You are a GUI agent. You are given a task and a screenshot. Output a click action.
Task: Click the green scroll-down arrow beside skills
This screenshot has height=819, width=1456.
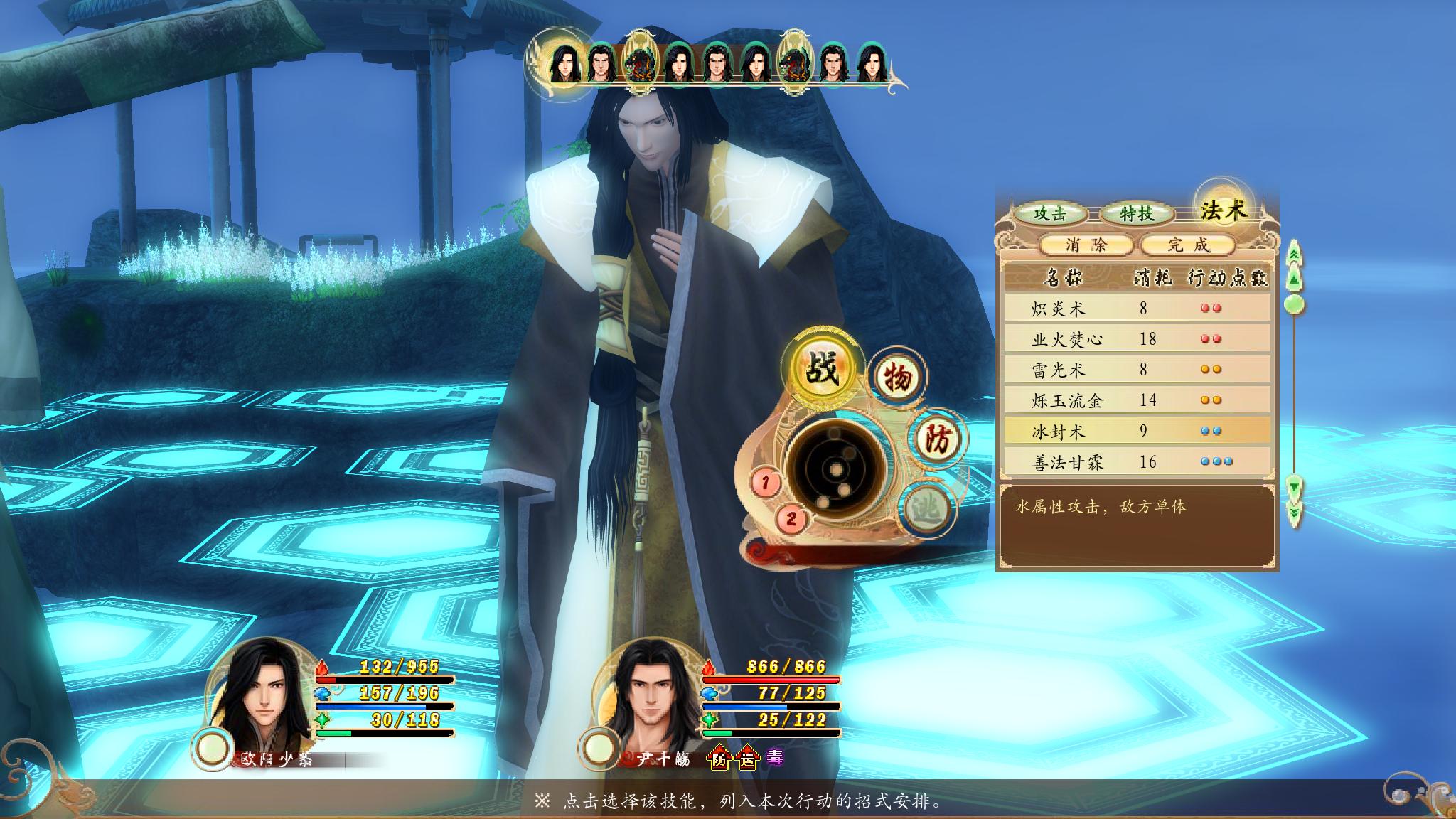click(x=1296, y=488)
